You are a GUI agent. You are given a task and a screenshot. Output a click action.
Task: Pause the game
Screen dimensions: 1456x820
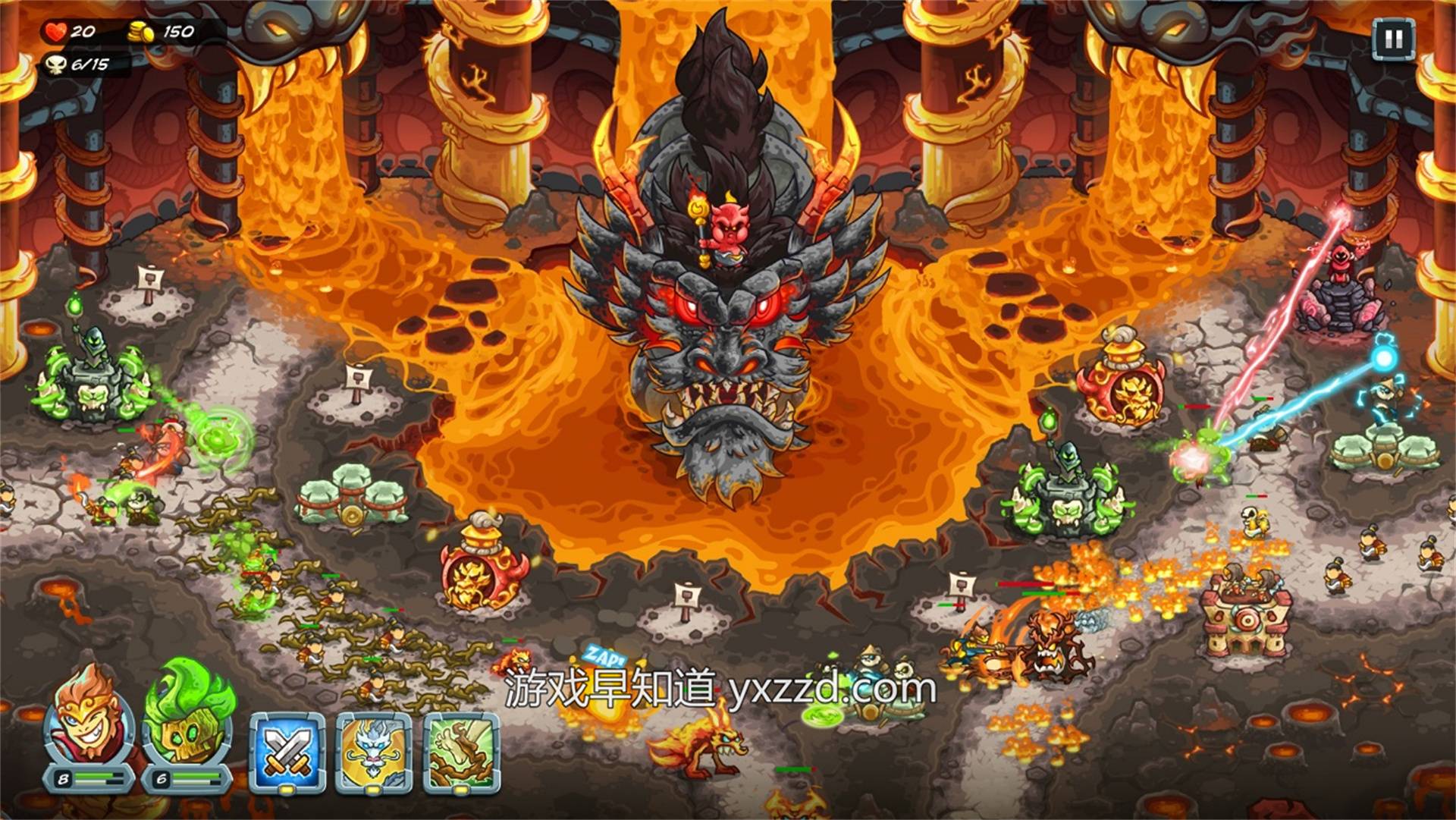(1393, 39)
